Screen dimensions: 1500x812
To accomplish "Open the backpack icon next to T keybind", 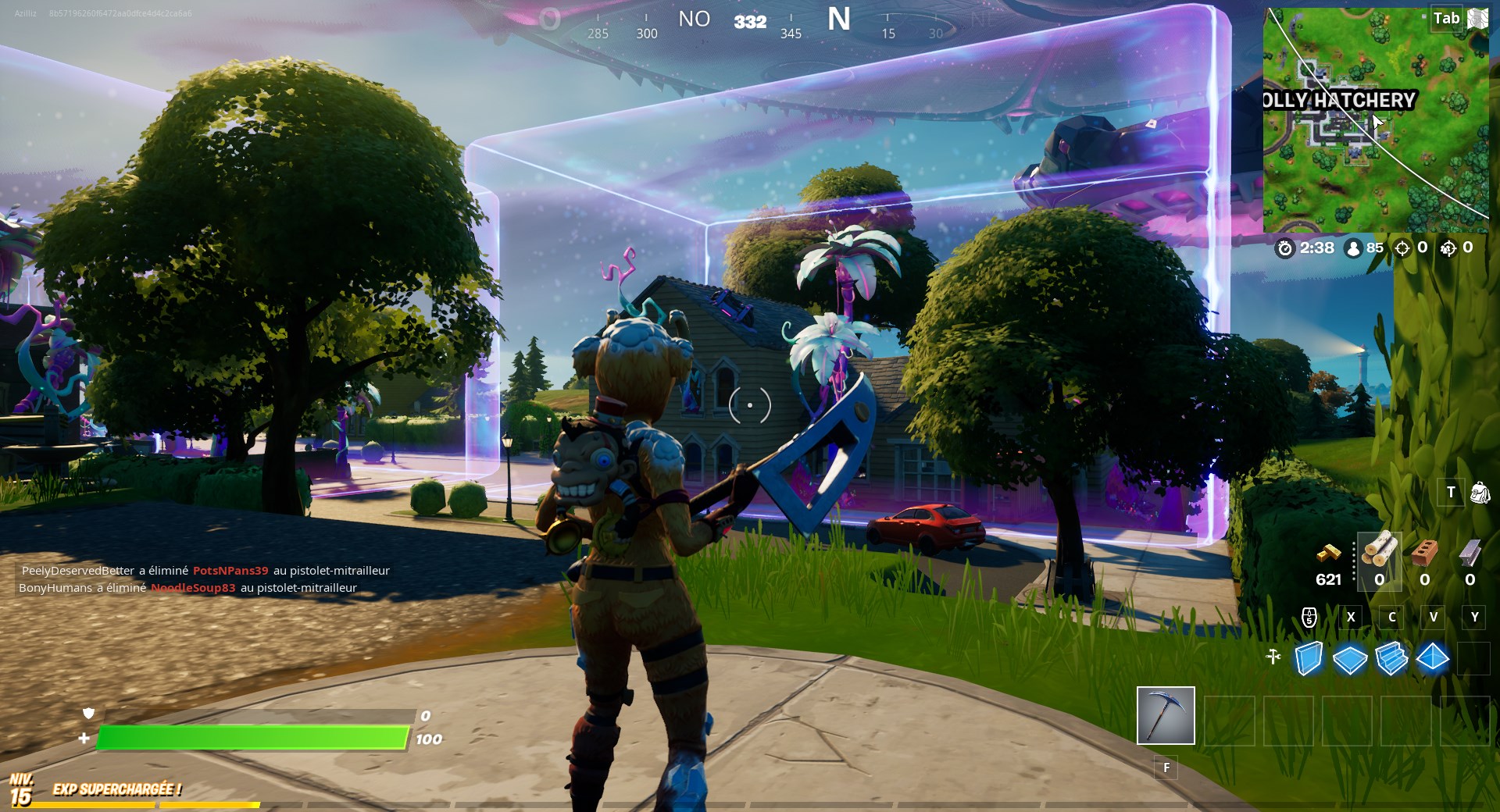I will click(x=1479, y=492).
